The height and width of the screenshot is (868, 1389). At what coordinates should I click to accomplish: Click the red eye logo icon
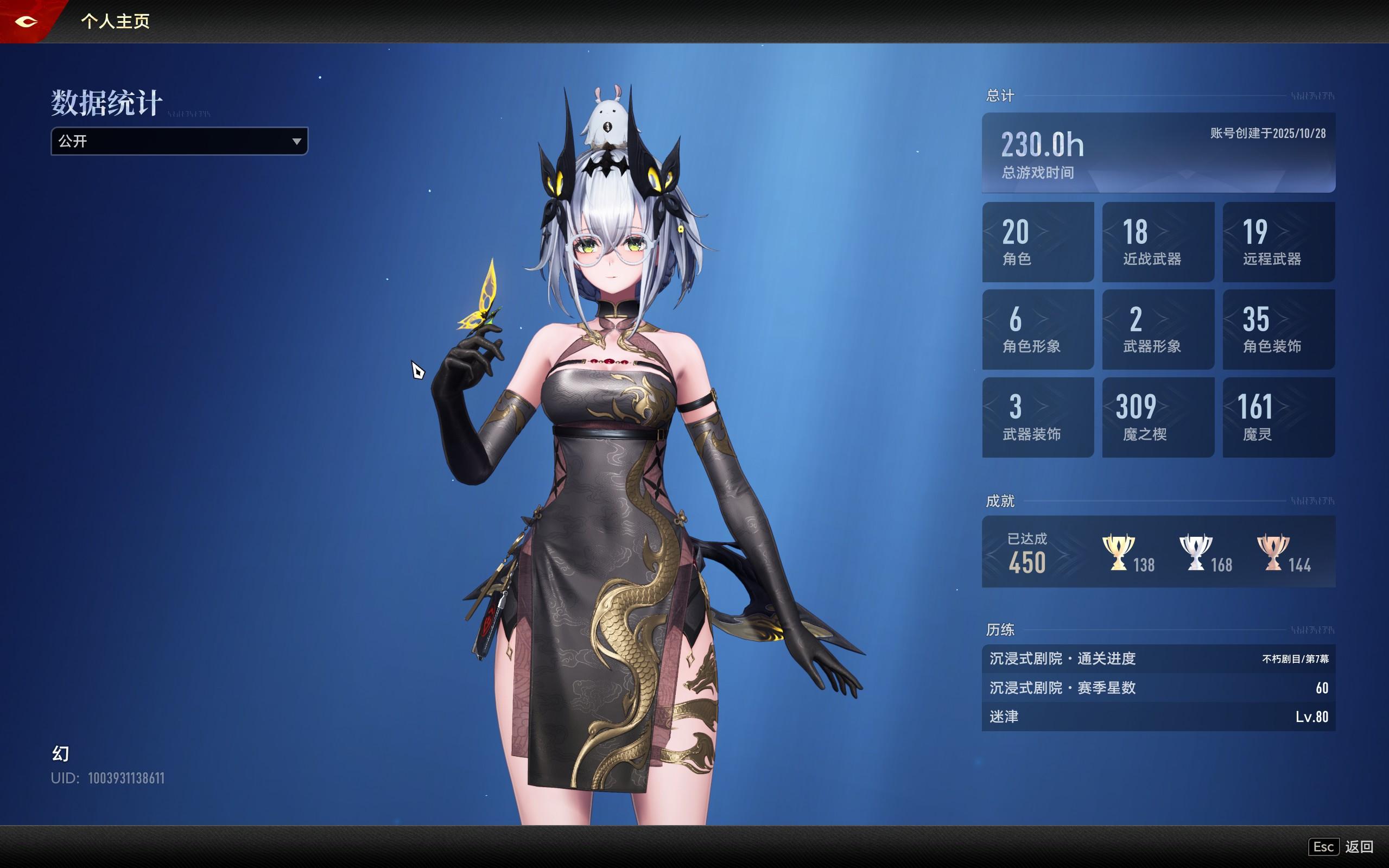click(x=27, y=22)
